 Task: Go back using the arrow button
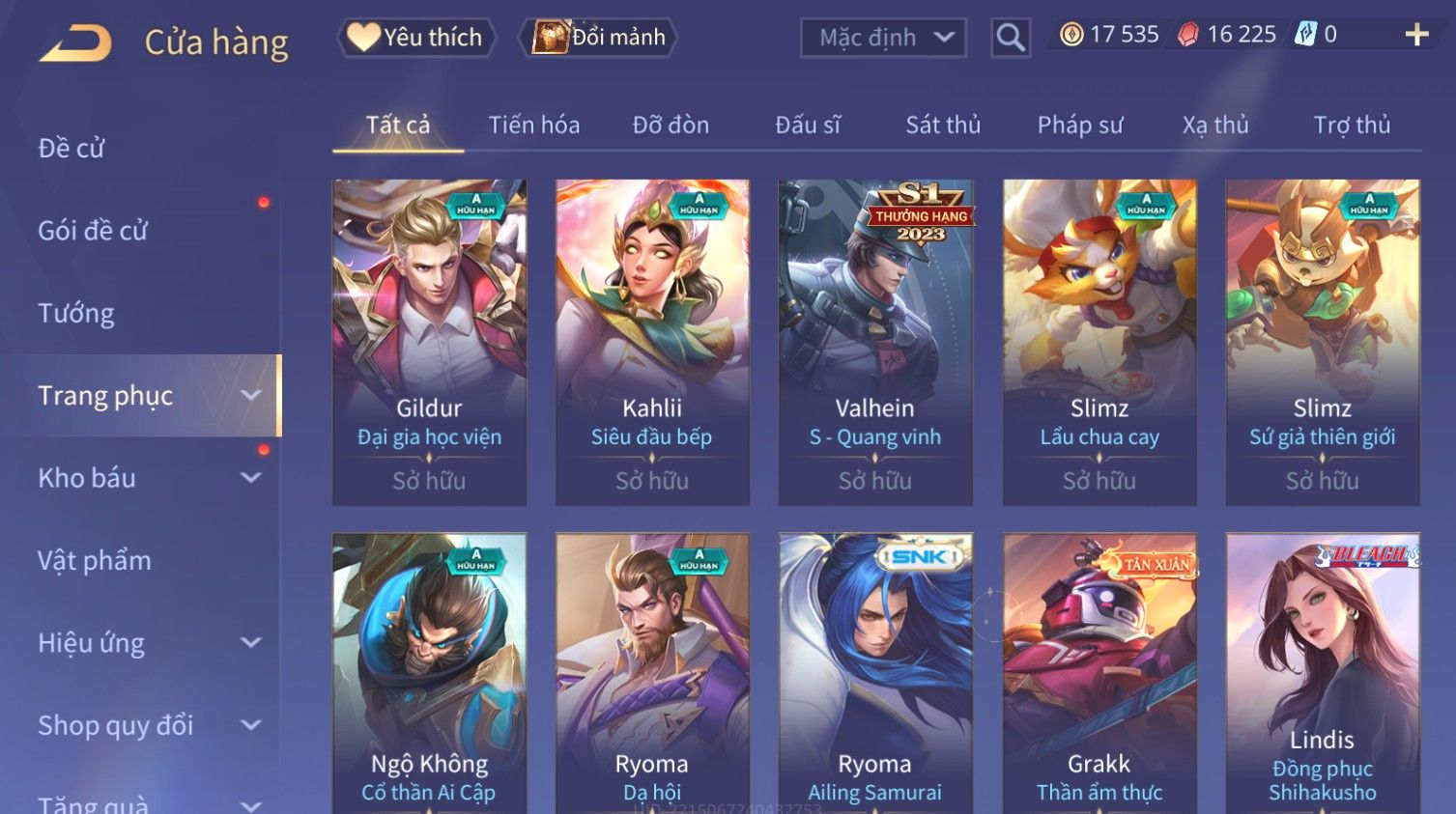coord(75,42)
